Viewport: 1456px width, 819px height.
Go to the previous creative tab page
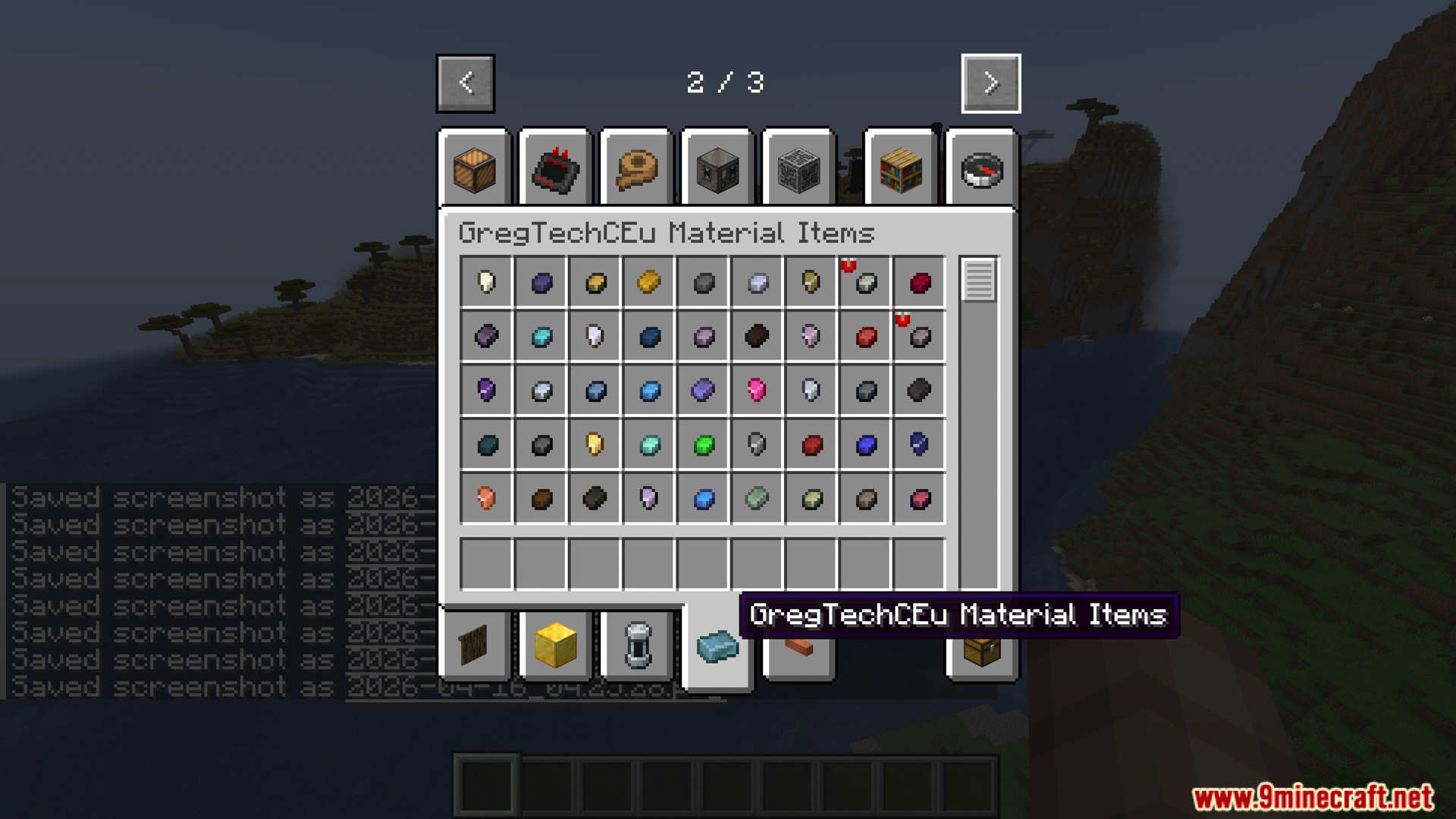coord(465,83)
